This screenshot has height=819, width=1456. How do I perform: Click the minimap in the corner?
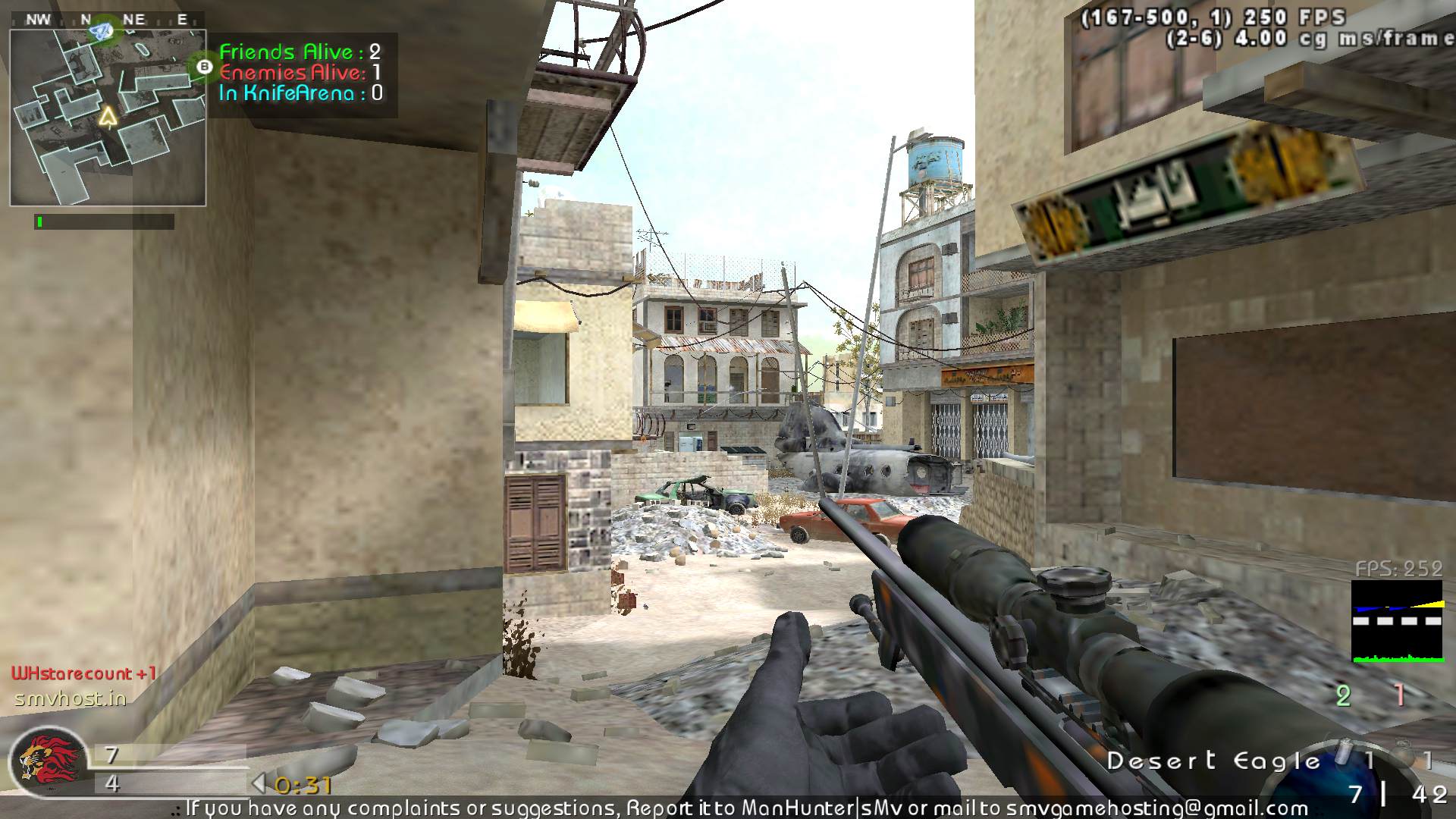point(108,118)
